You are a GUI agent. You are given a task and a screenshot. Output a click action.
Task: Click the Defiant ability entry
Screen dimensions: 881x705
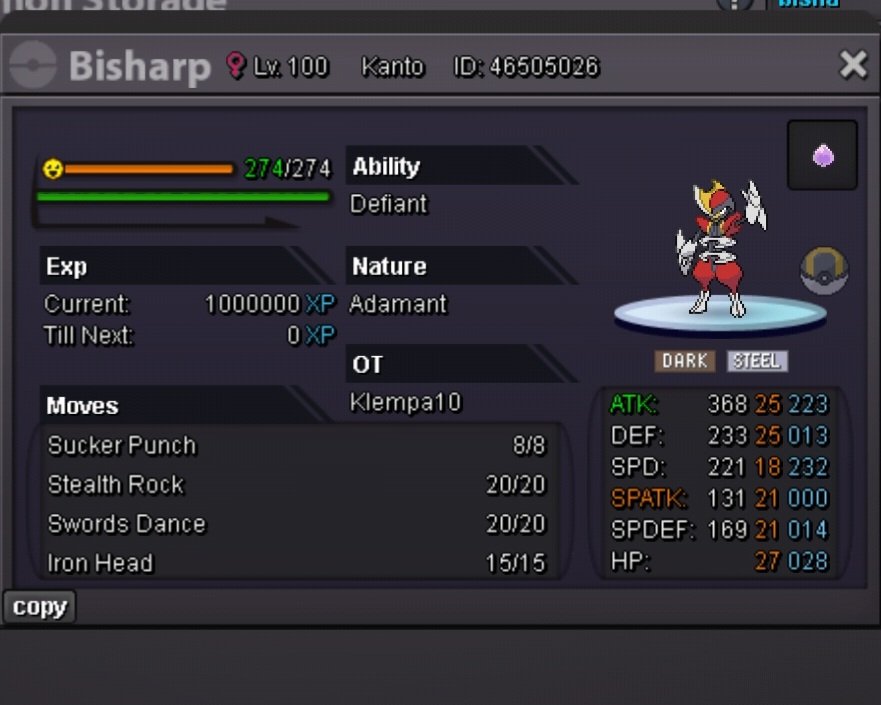pos(389,204)
